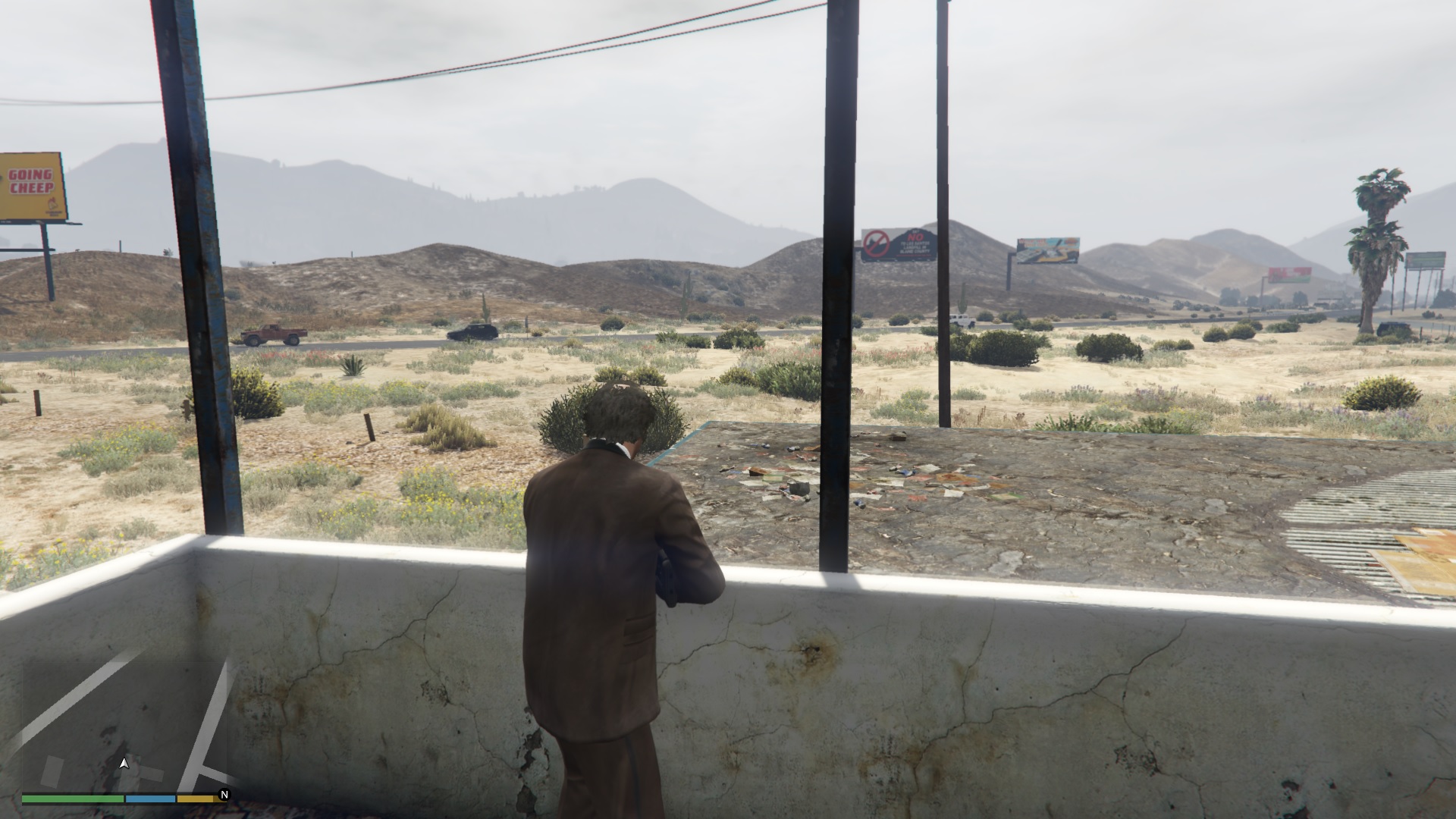The image size is (1456, 819).
Task: Click the white player arrow on the minimap
Action: coord(124,764)
